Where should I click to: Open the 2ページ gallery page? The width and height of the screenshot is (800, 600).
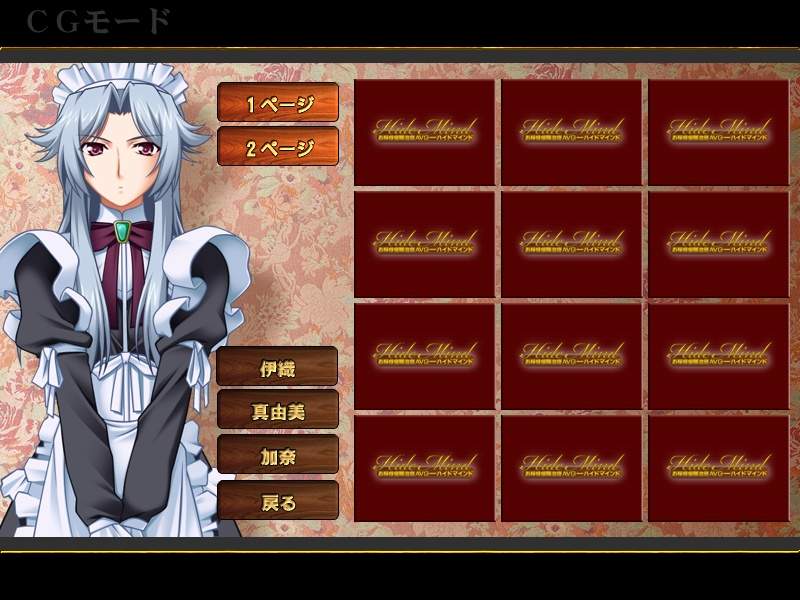(278, 148)
